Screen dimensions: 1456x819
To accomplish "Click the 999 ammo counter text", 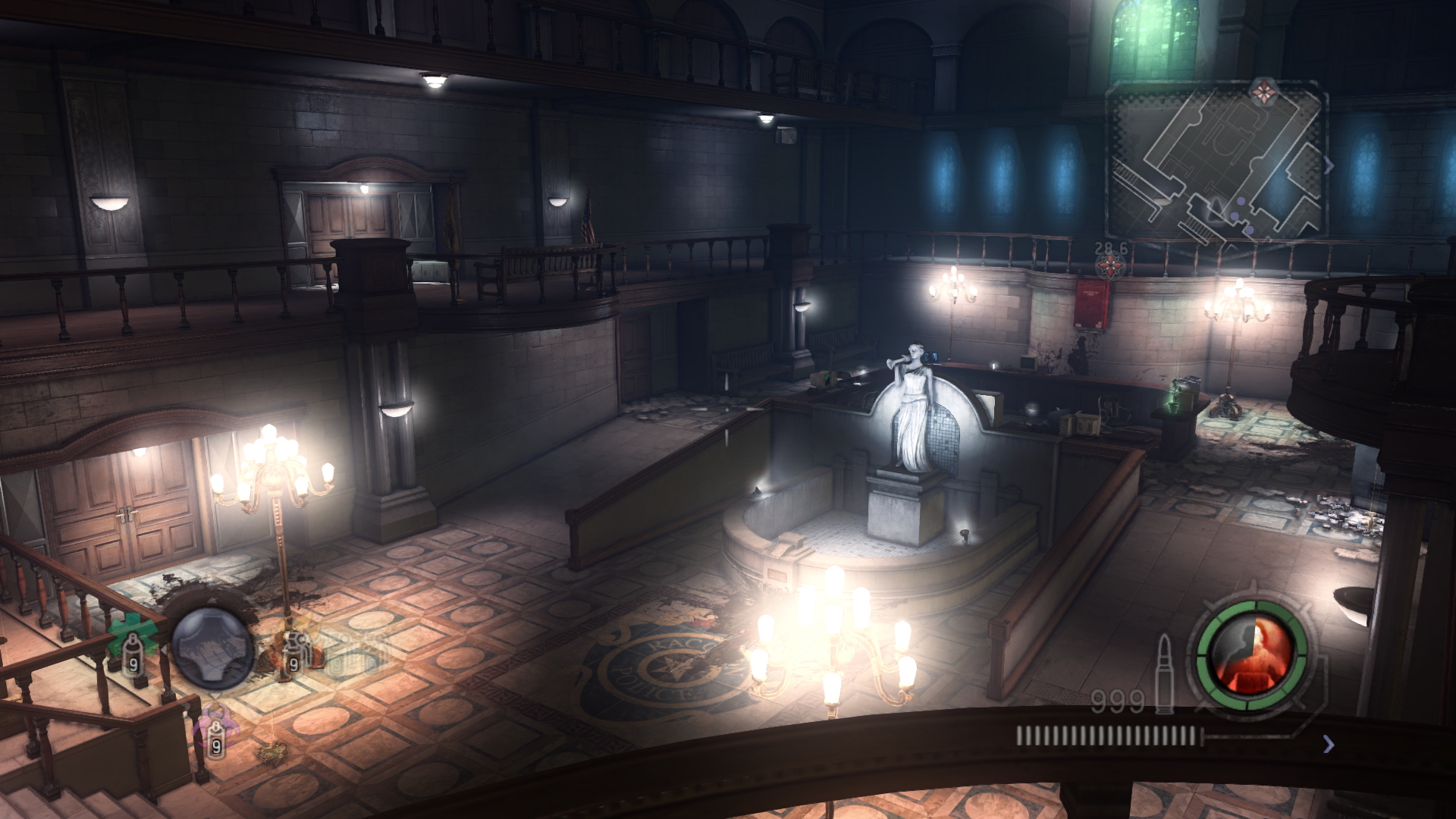I will tap(1117, 700).
